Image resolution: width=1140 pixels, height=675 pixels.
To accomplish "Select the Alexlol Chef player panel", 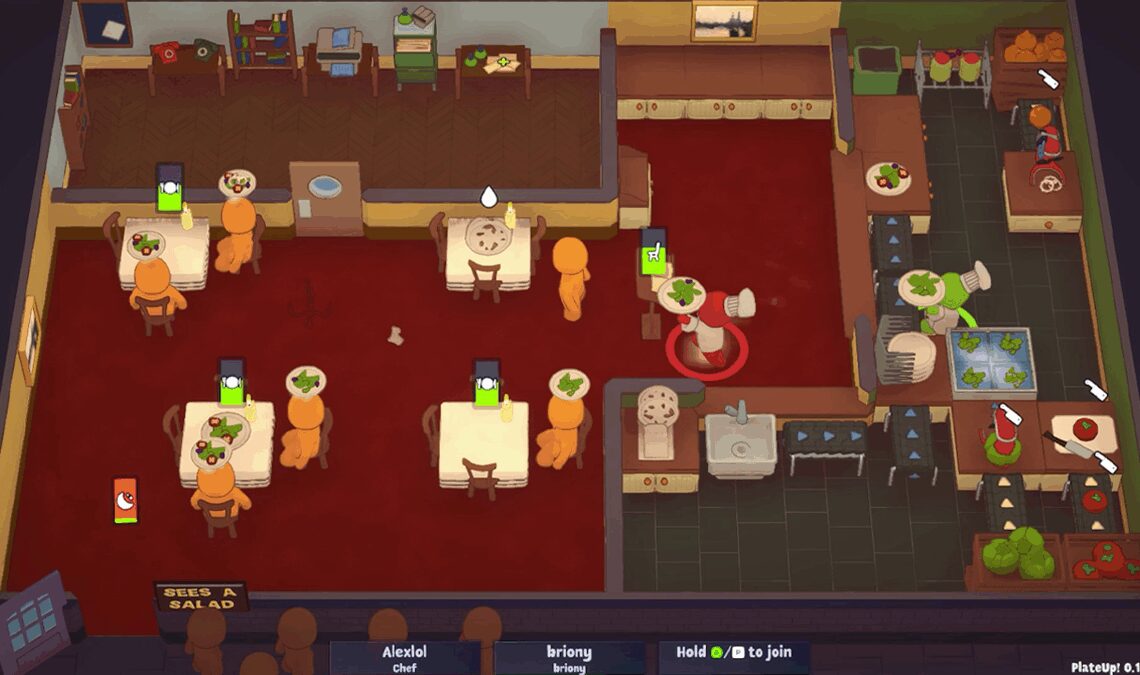I will pos(404,658).
